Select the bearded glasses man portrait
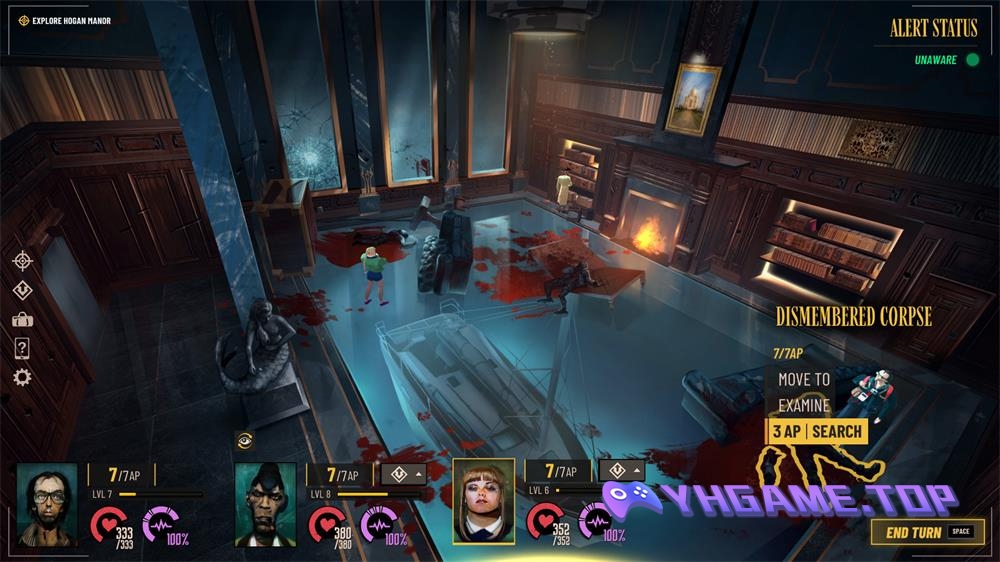This screenshot has width=1000, height=562. 46,503
